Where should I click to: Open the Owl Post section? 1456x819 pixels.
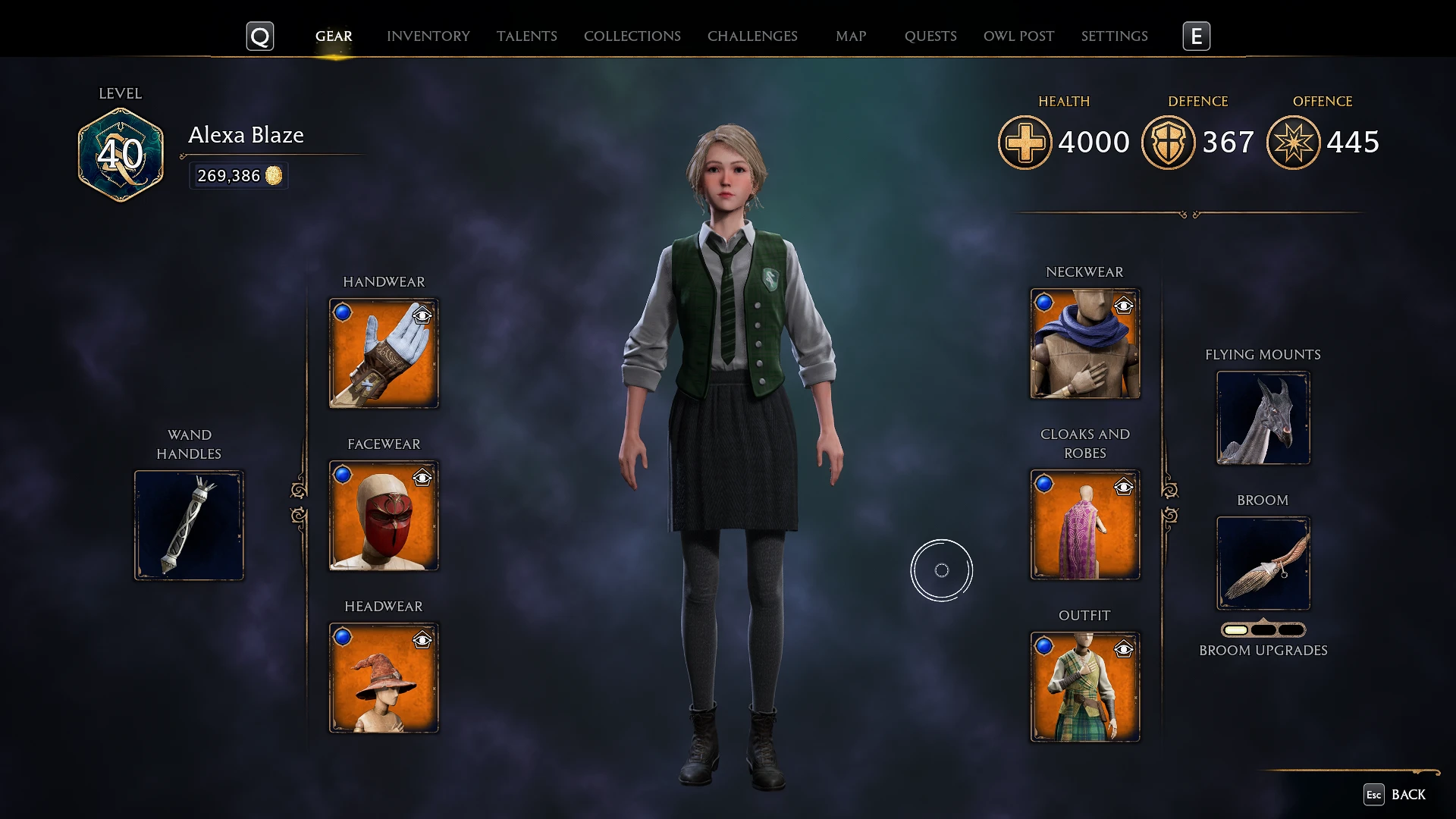pos(1018,36)
